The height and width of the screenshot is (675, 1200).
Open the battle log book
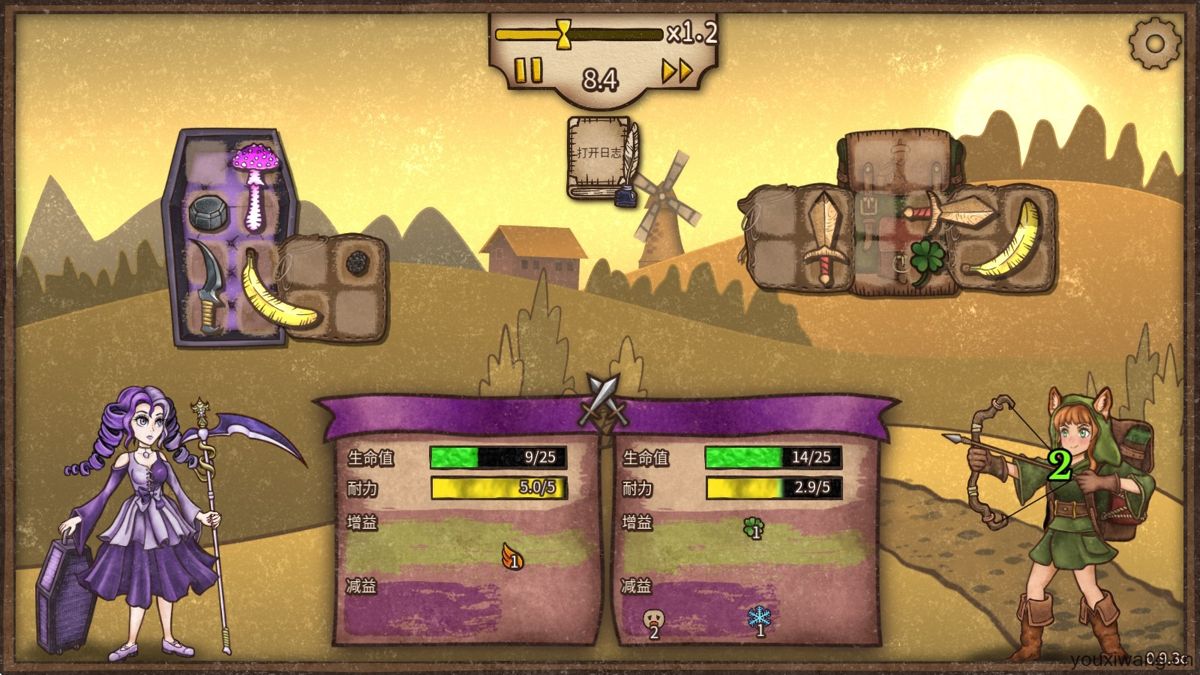[x=603, y=156]
